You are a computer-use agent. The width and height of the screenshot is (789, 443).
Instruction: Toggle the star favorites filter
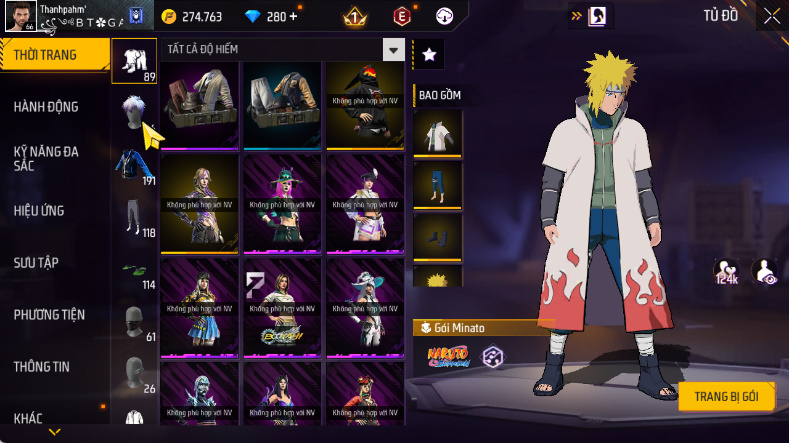[428, 55]
